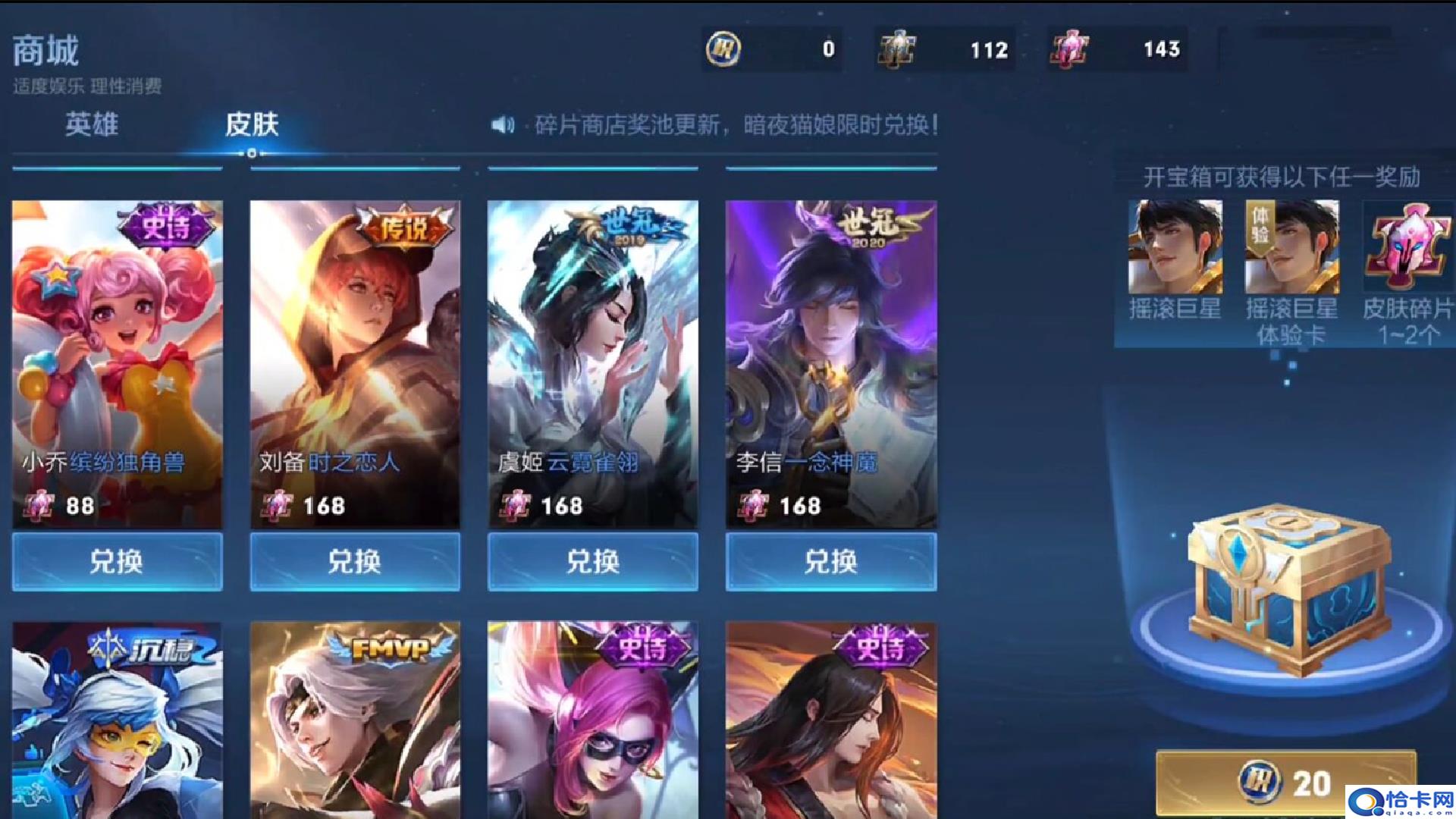Exchange for 小乔 缤纷独角兽 skin

(x=117, y=562)
